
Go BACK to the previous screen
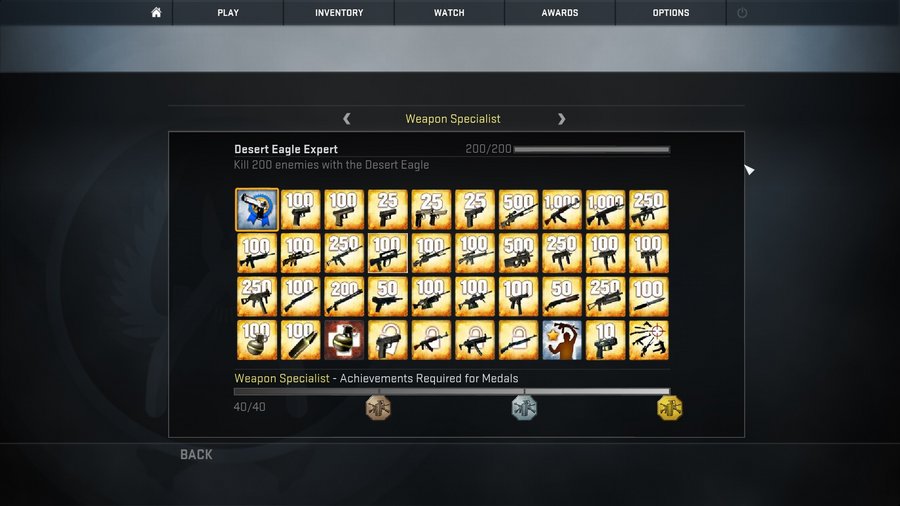pyautogui.click(x=196, y=455)
